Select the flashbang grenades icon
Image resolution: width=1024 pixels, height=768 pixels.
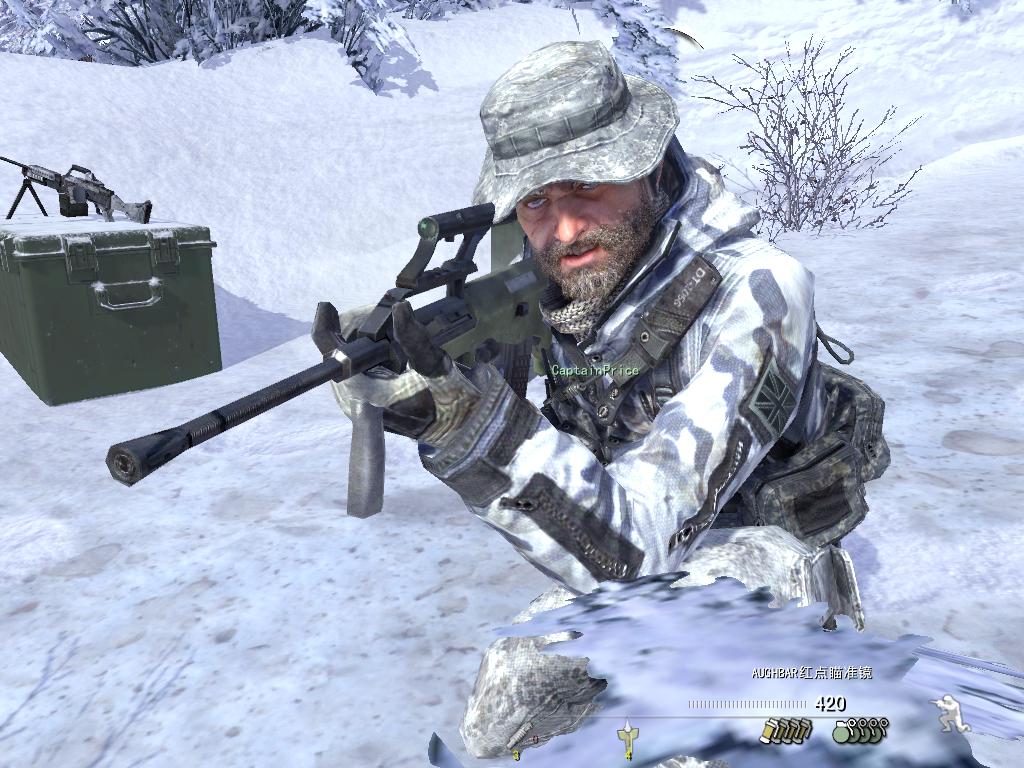(783, 731)
